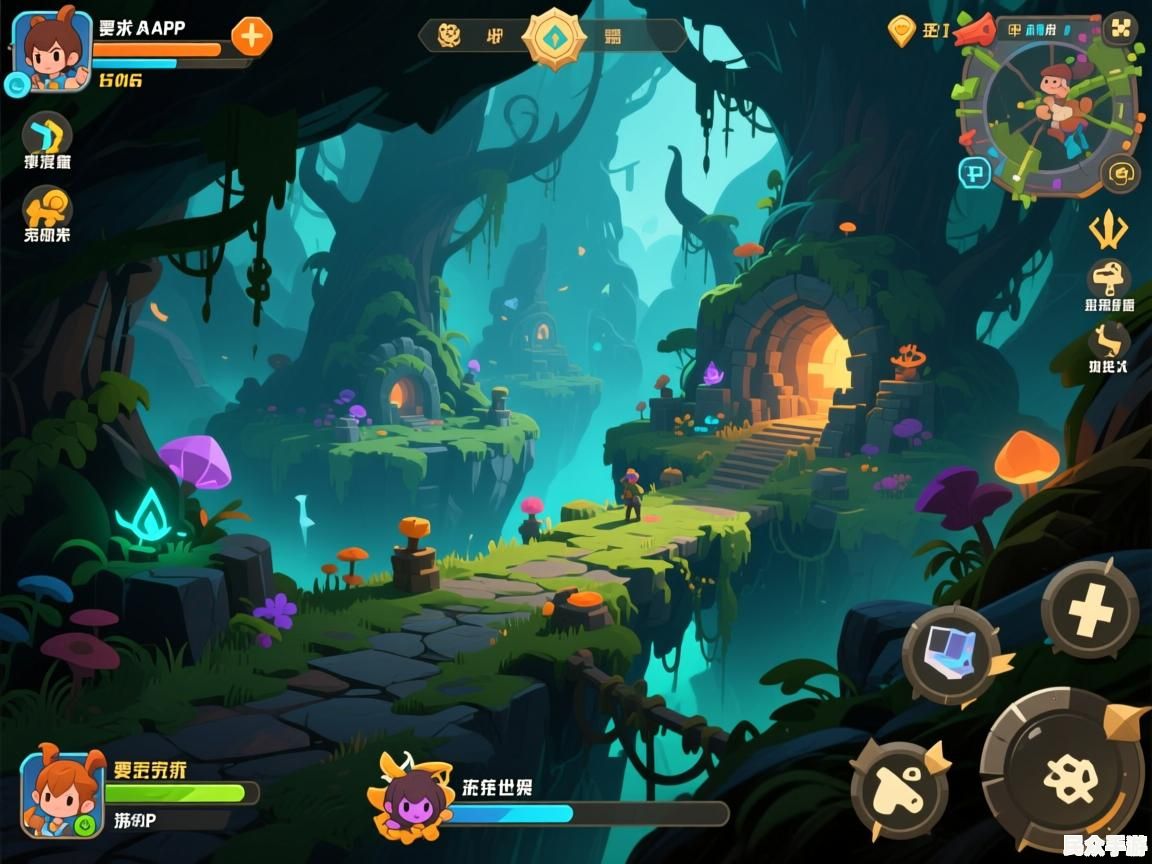Image resolution: width=1152 pixels, height=864 pixels.
Task: Click the purple creature portrait at bottom center
Action: tap(407, 798)
